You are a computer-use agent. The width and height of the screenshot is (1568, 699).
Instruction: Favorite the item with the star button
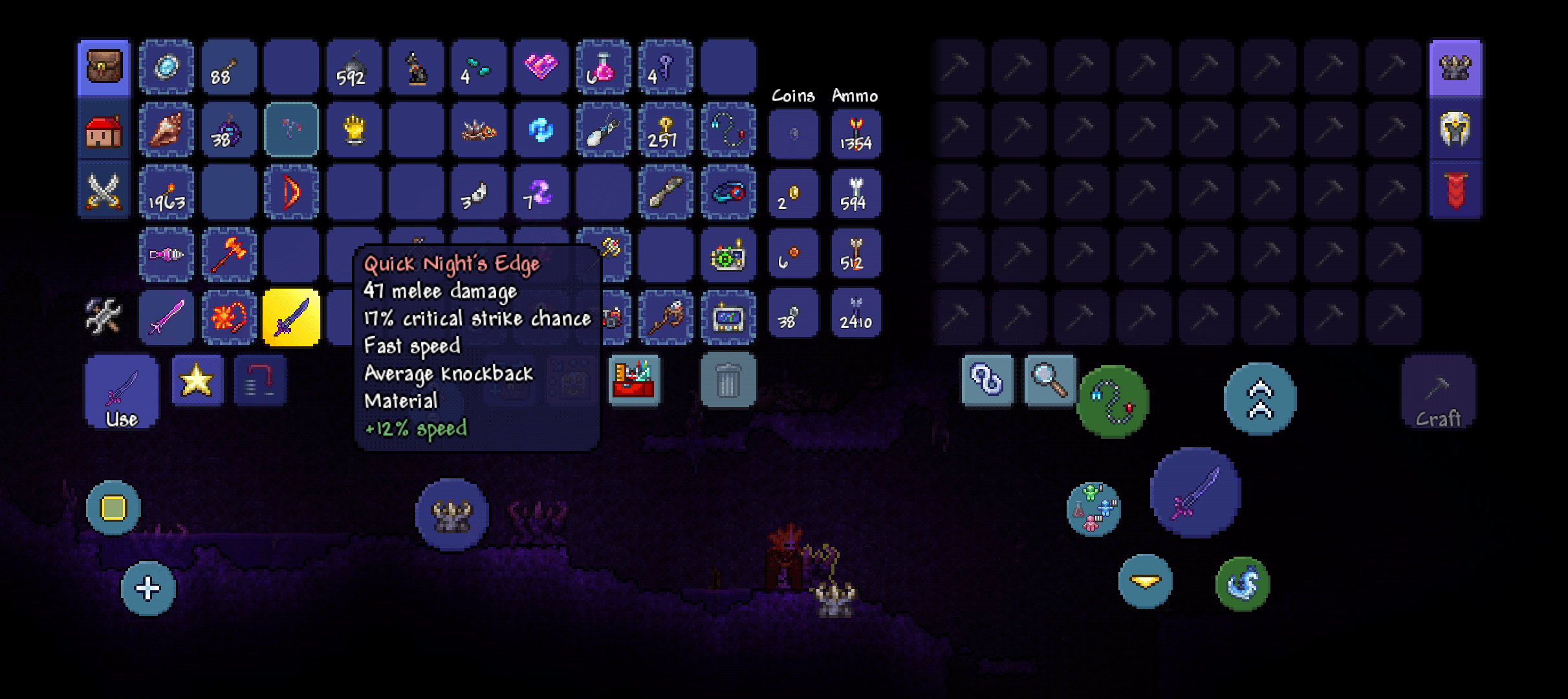coord(197,381)
